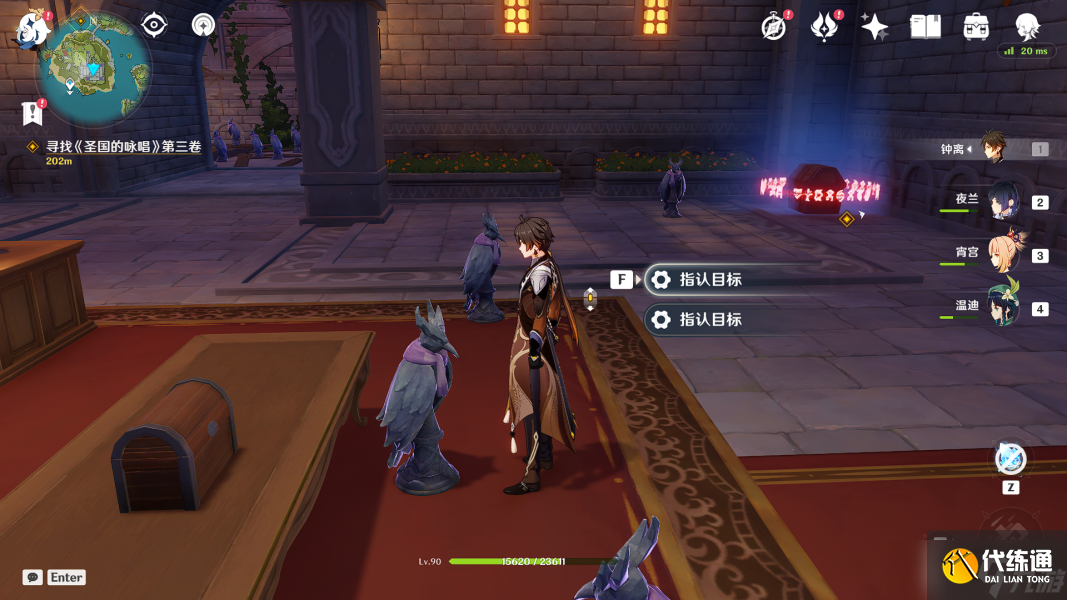
Task: Use the equipped gadget icon
Action: 1010,459
